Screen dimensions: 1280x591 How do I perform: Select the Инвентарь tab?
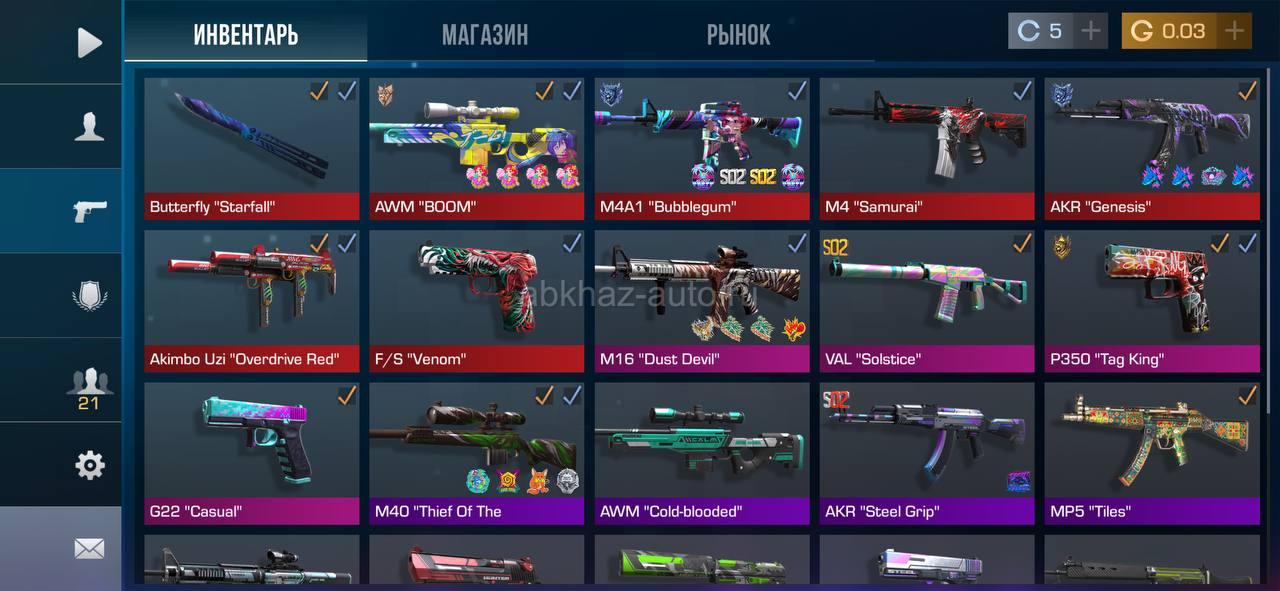click(246, 35)
